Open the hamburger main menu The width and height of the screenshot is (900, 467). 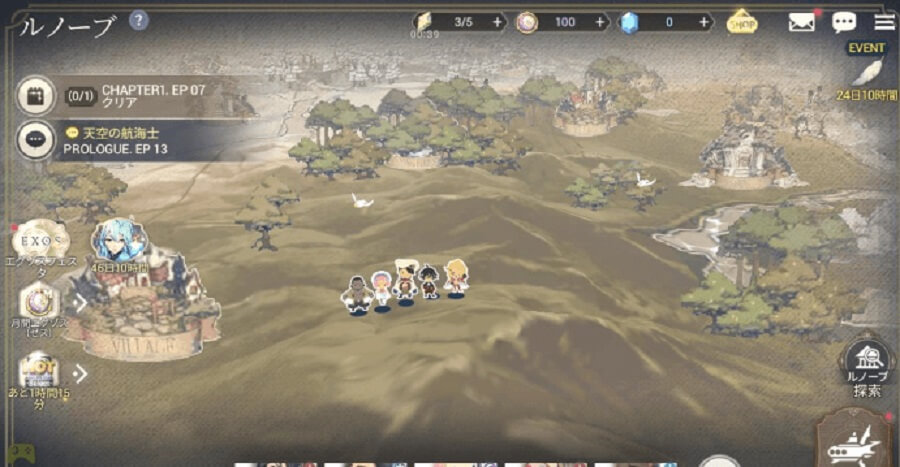pyautogui.click(x=884, y=22)
